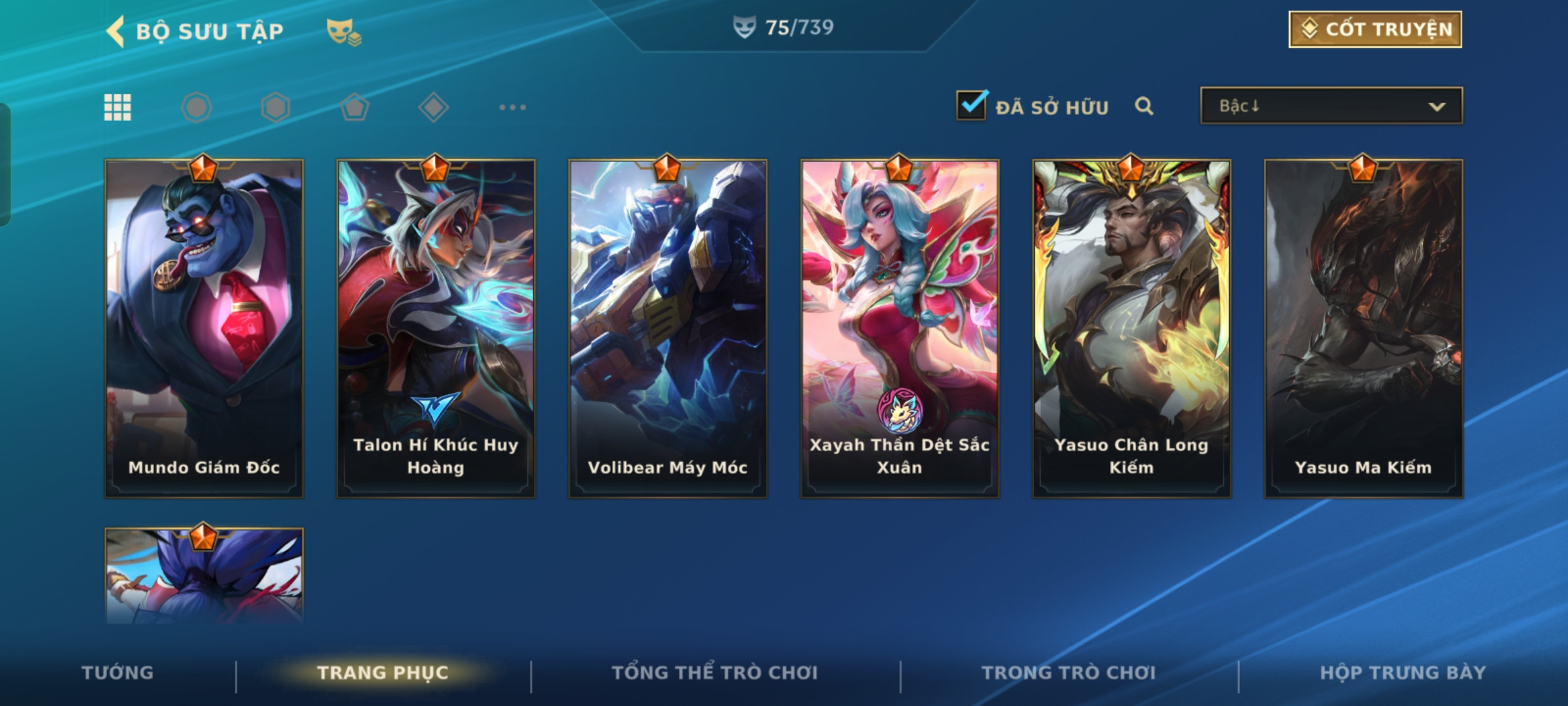Go back from Bộ Sưu Tập
The height and width of the screenshot is (706, 1568).
pos(116,31)
